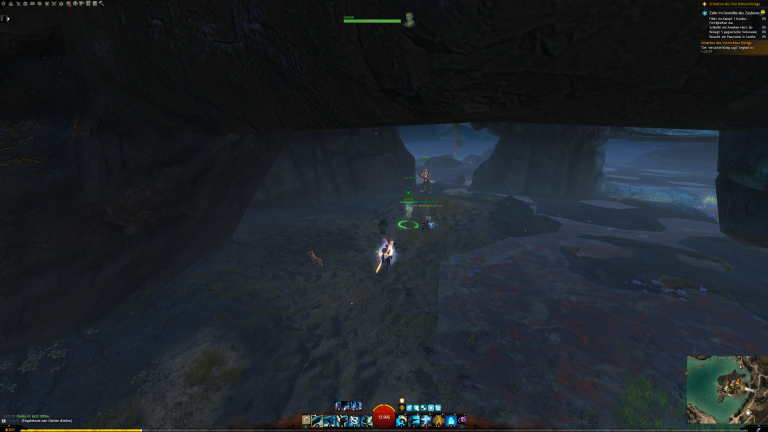
Task: Activate the elite skill with purple swirl
Action: (x=462, y=421)
